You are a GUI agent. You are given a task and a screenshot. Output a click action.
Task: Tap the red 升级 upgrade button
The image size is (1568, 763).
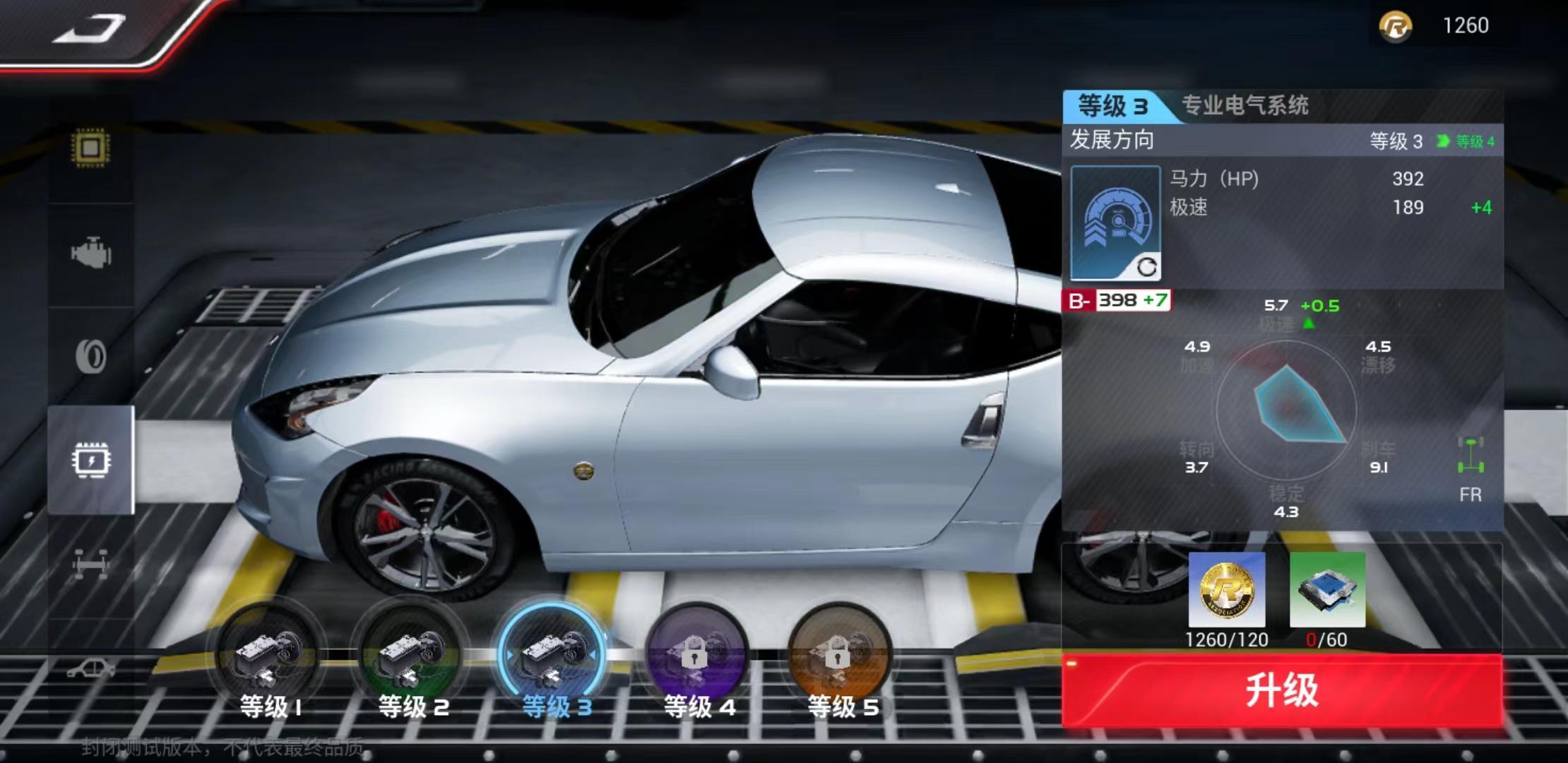pos(1281,690)
